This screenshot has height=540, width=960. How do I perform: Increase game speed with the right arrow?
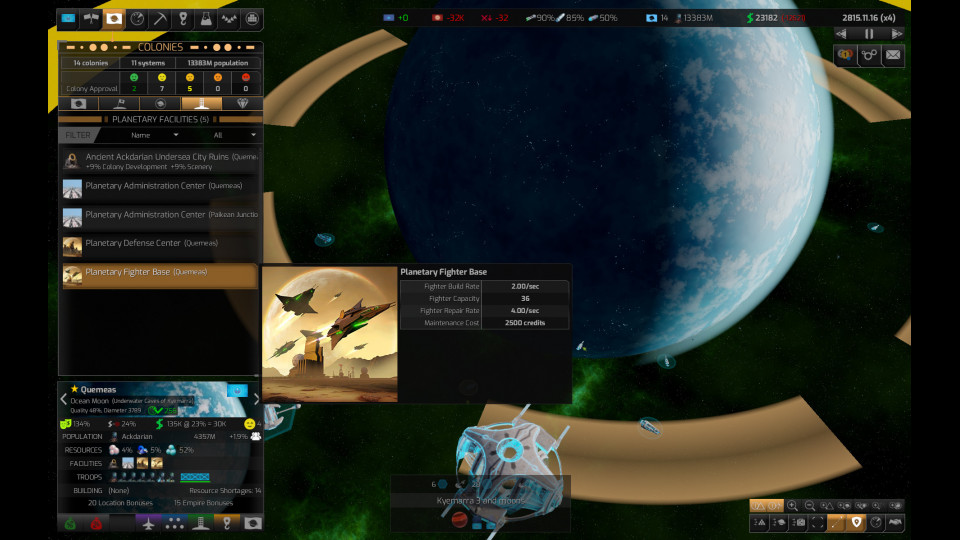point(896,34)
